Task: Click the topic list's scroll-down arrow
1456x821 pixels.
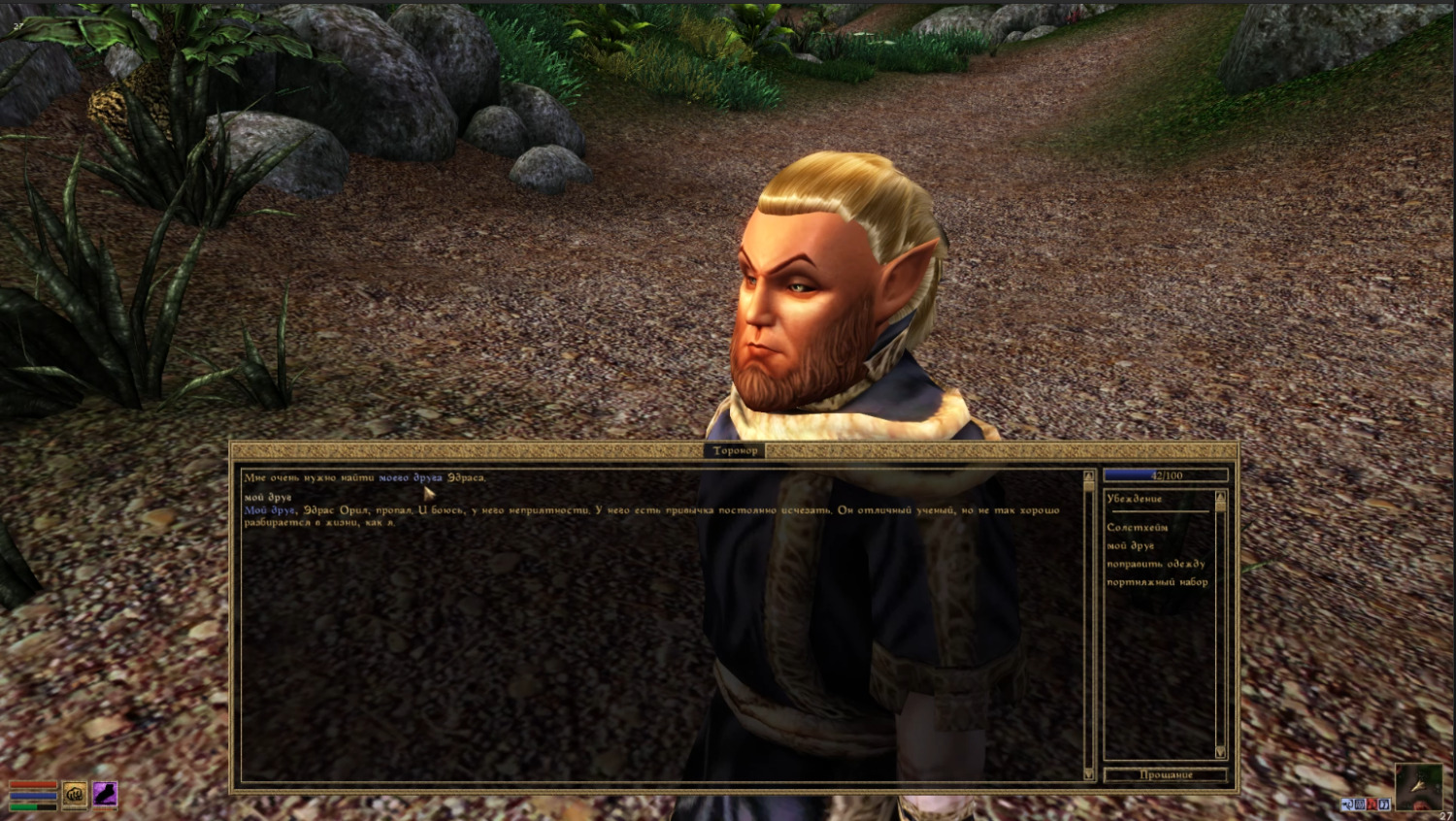Action: [x=1220, y=752]
